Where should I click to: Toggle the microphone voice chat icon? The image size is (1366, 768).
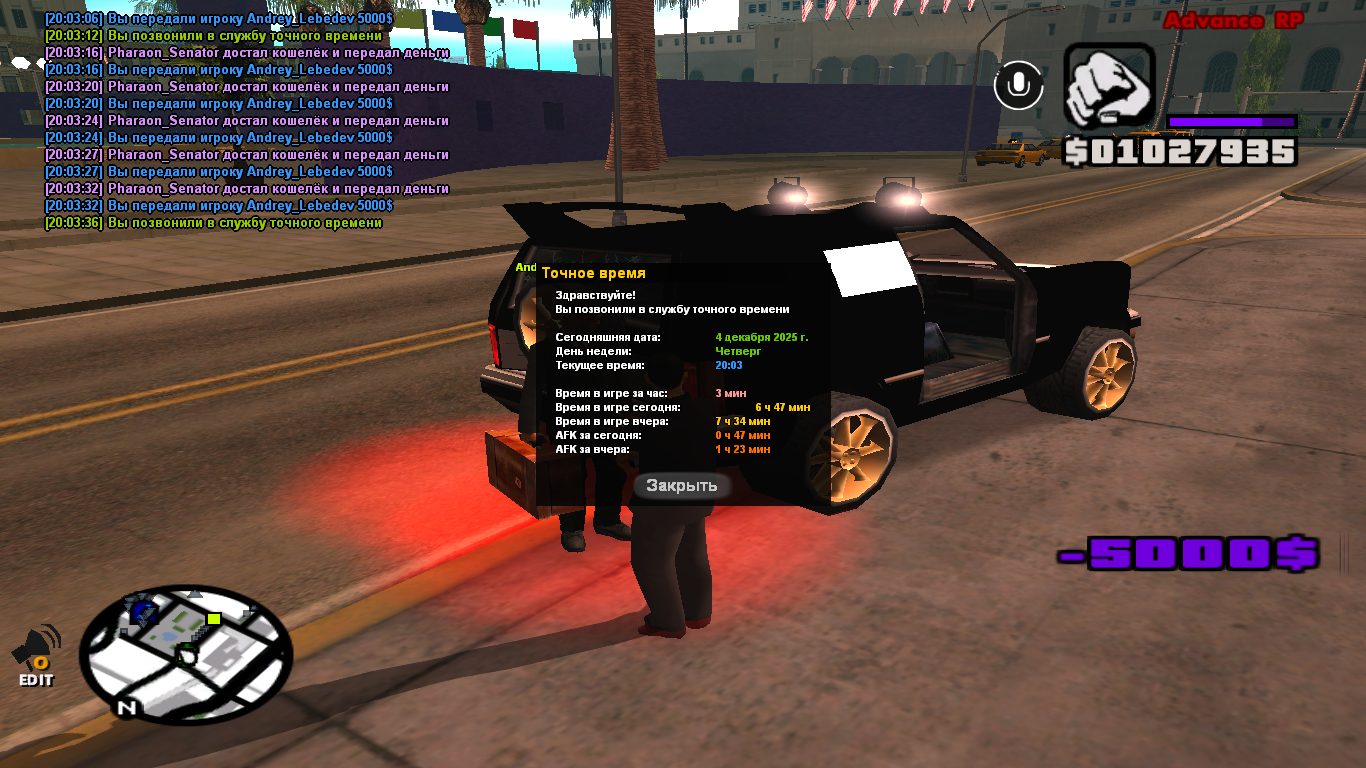point(1018,86)
